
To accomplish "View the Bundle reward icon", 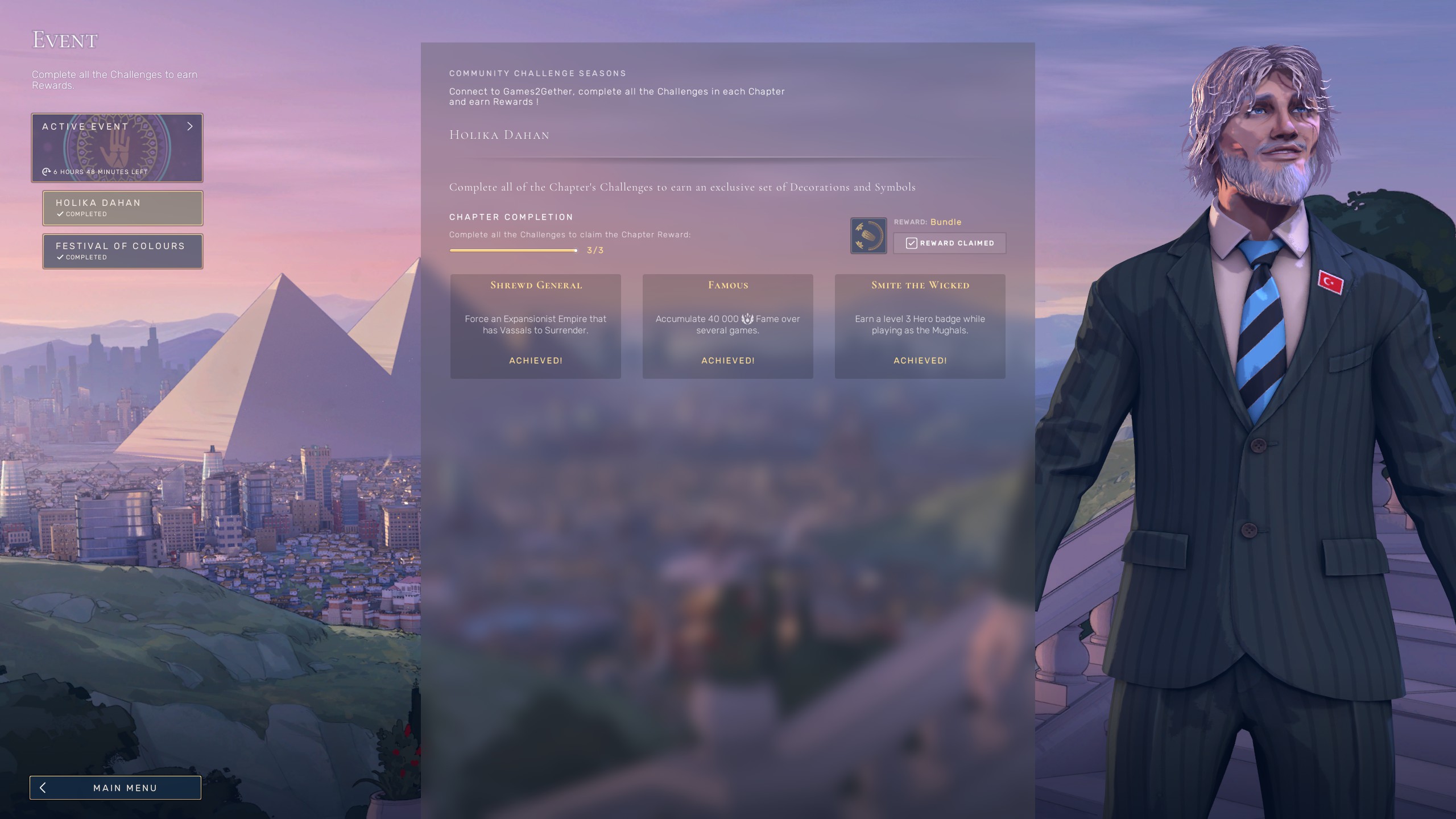I will point(868,235).
